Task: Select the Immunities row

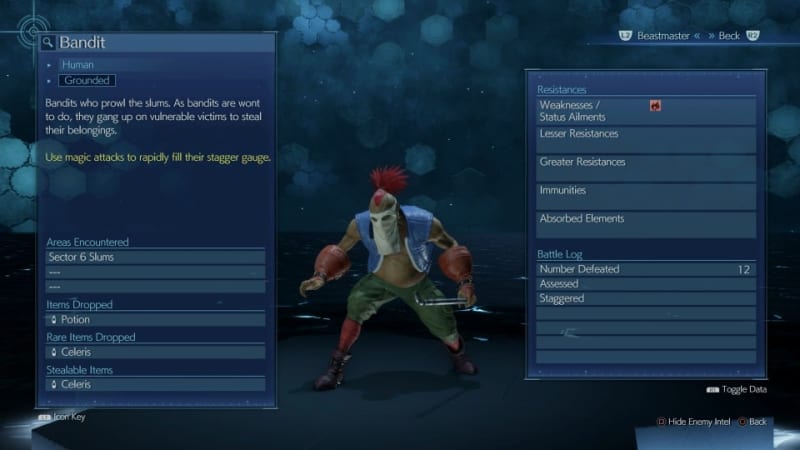Action: point(646,195)
